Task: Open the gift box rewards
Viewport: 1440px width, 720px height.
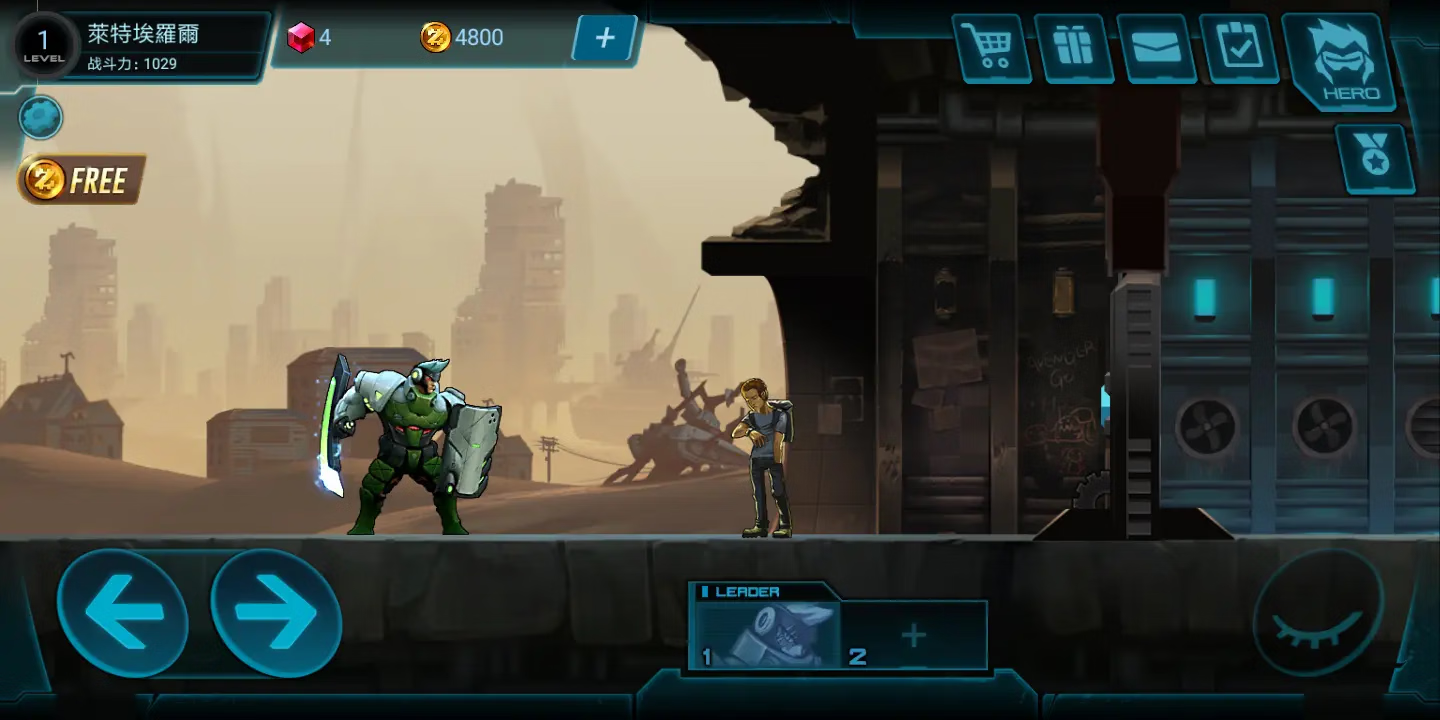Action: click(x=1074, y=48)
